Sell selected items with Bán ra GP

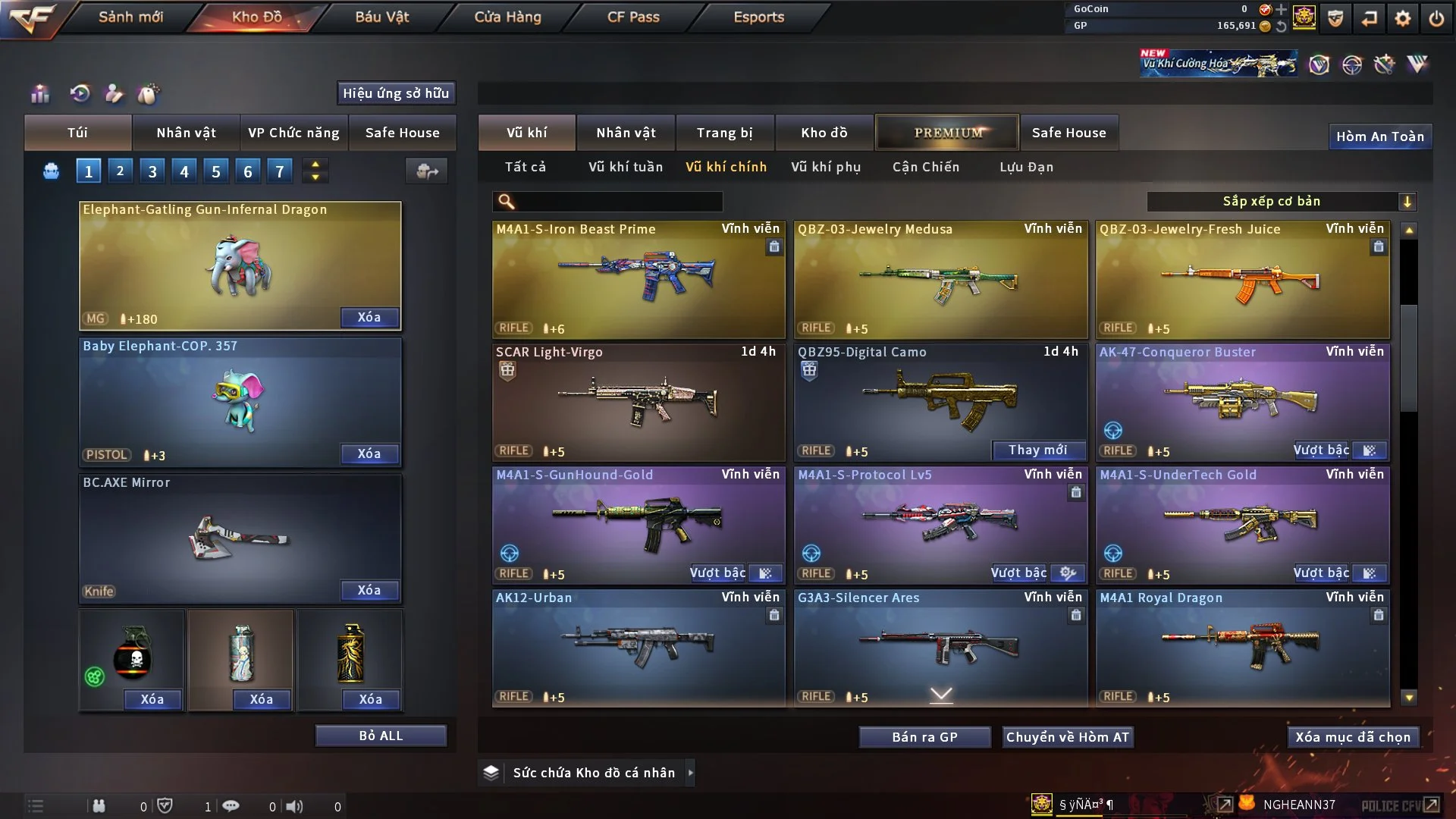(x=924, y=737)
